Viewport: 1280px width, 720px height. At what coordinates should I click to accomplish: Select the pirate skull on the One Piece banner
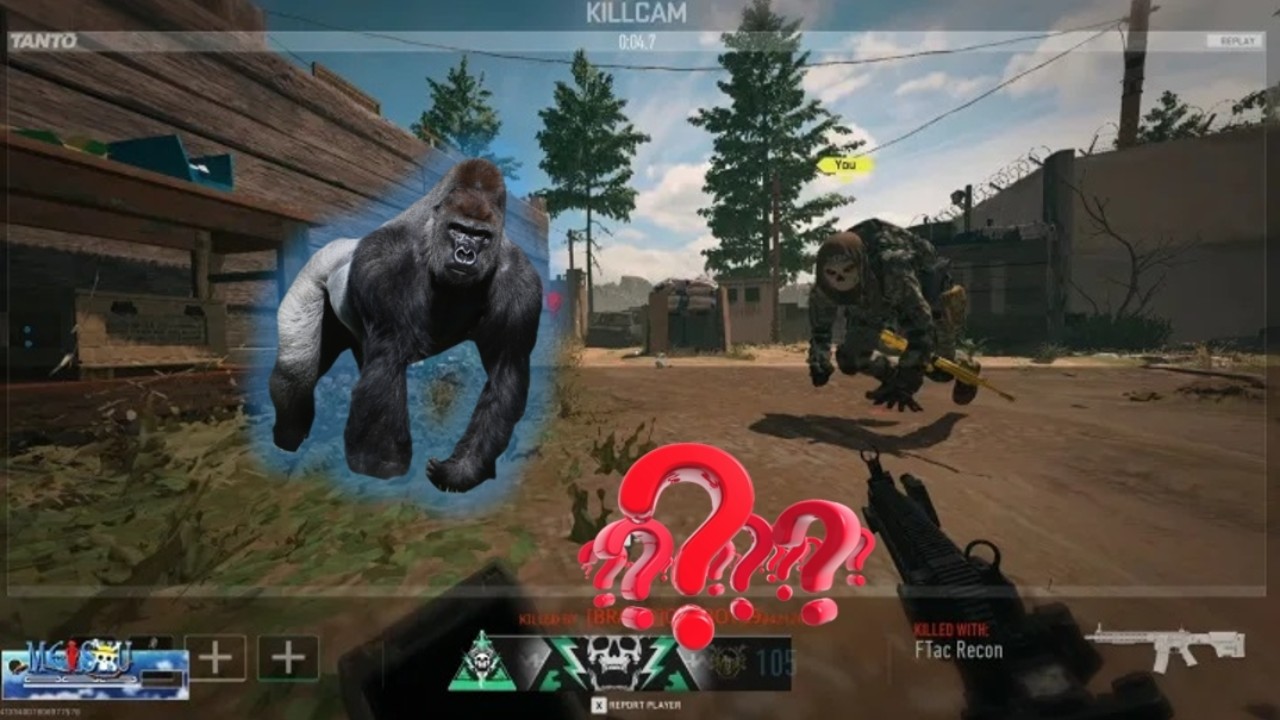click(x=105, y=657)
